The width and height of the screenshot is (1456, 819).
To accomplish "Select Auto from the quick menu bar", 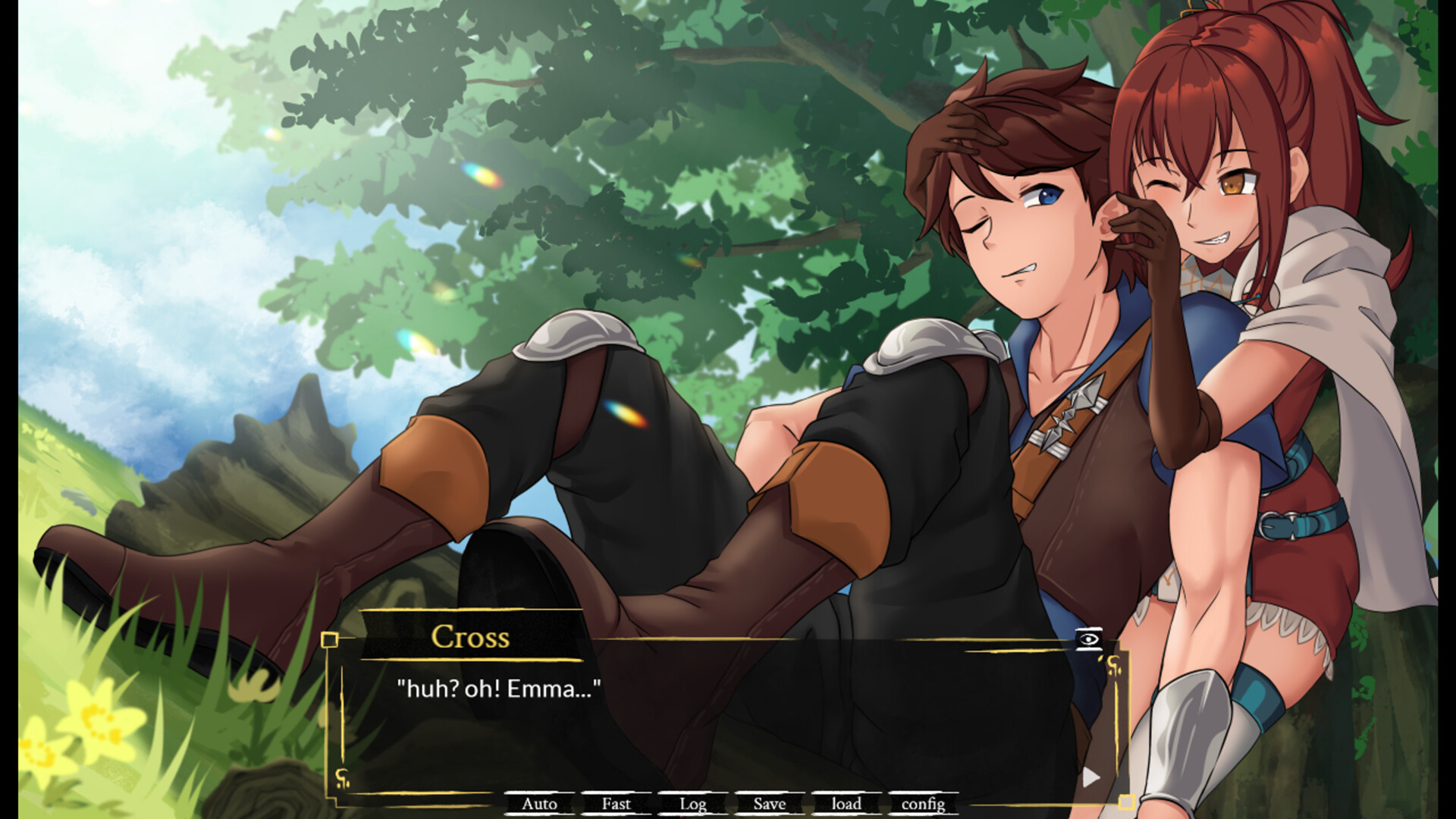I will pyautogui.click(x=540, y=804).
